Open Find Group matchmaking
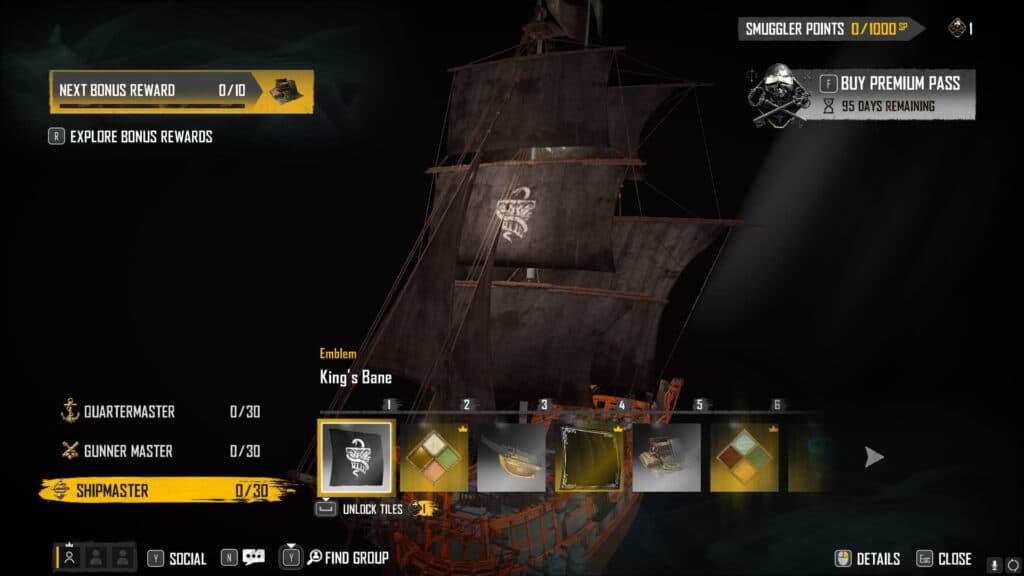 tap(347, 558)
